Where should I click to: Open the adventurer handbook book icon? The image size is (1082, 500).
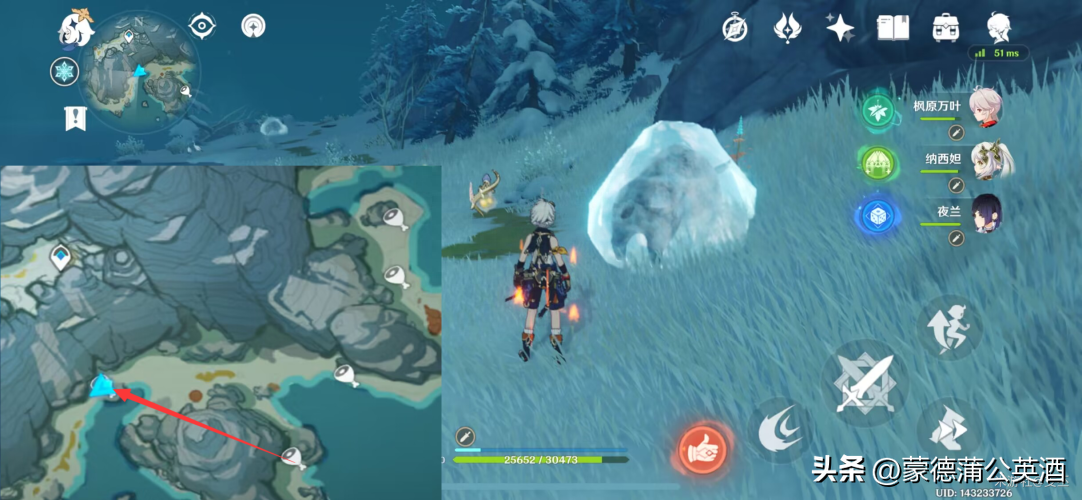(892, 27)
